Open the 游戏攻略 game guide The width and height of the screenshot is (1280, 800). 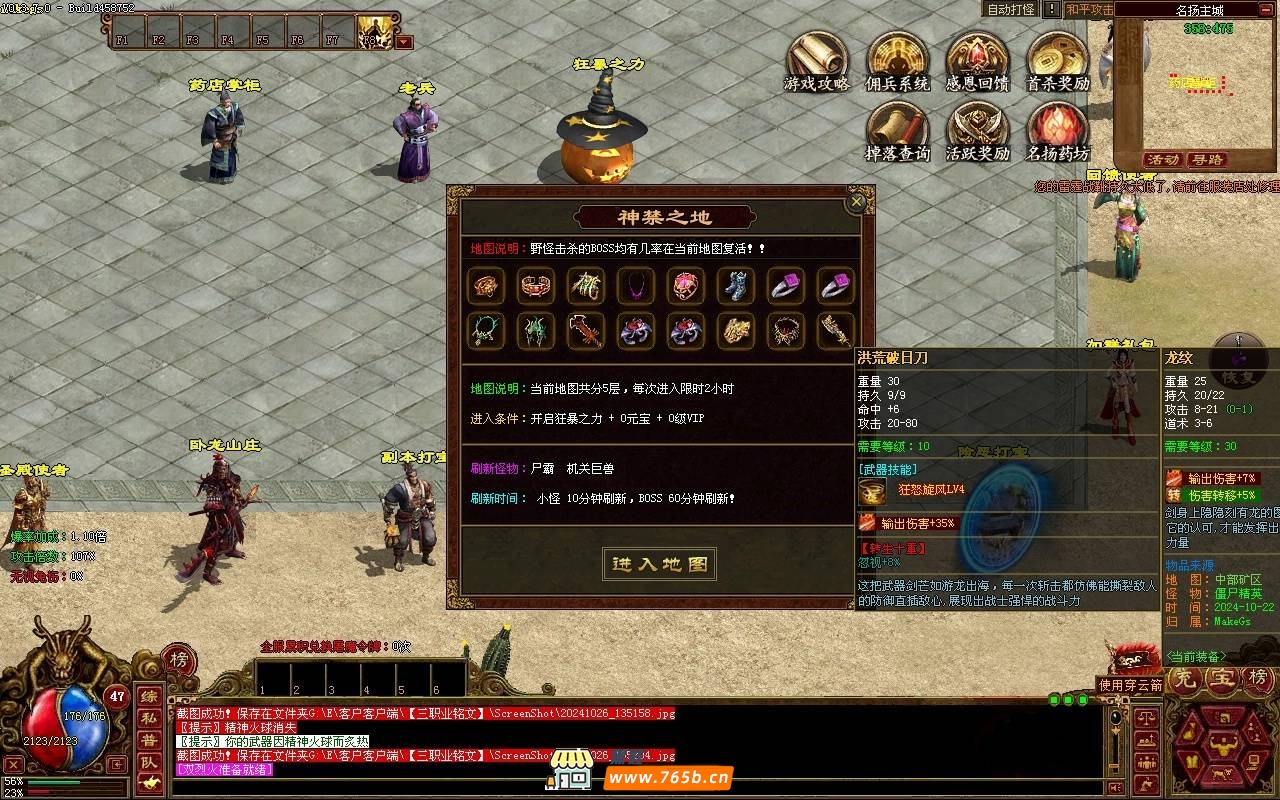click(816, 62)
